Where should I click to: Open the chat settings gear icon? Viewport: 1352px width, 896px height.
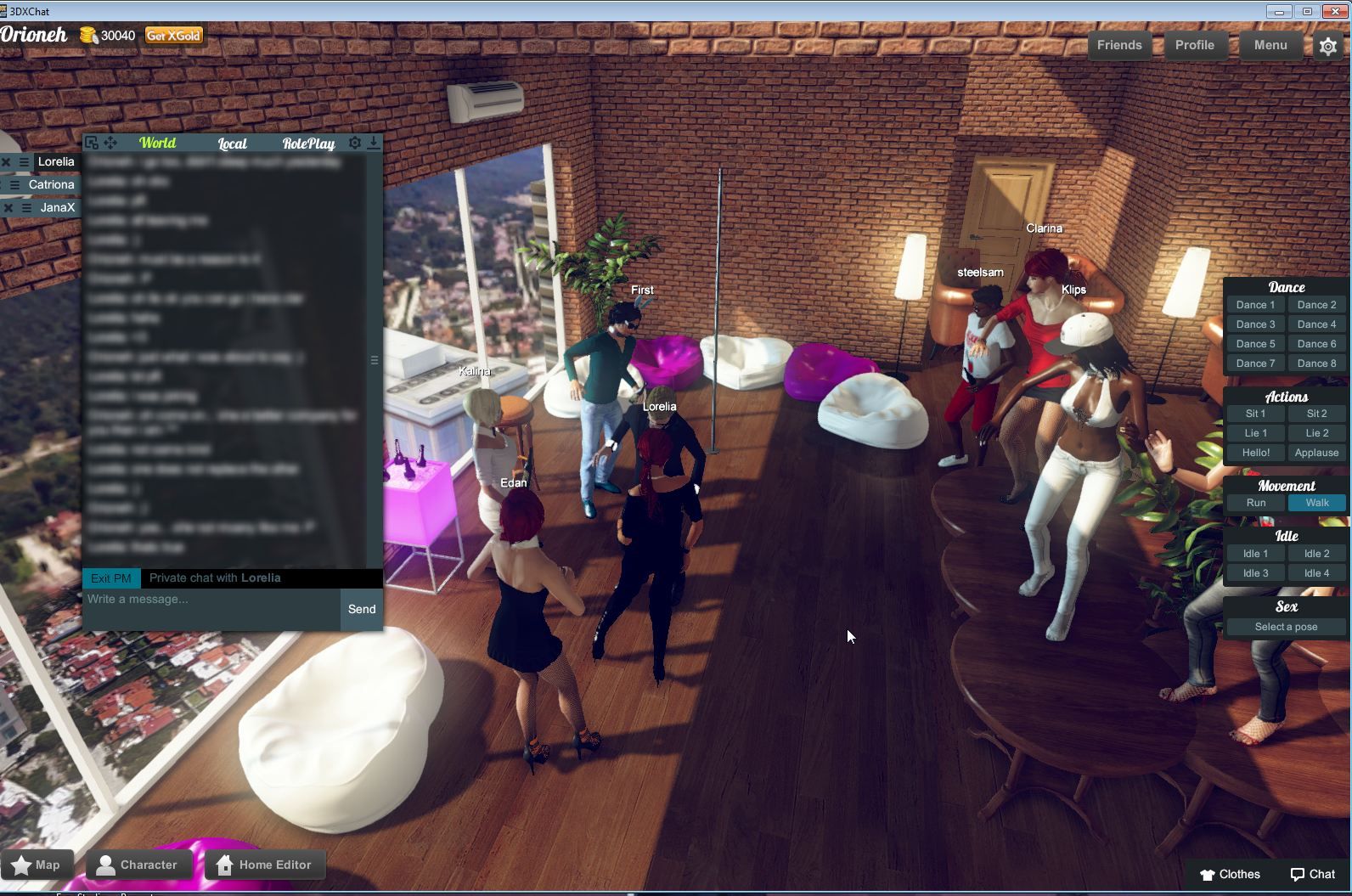coord(354,143)
